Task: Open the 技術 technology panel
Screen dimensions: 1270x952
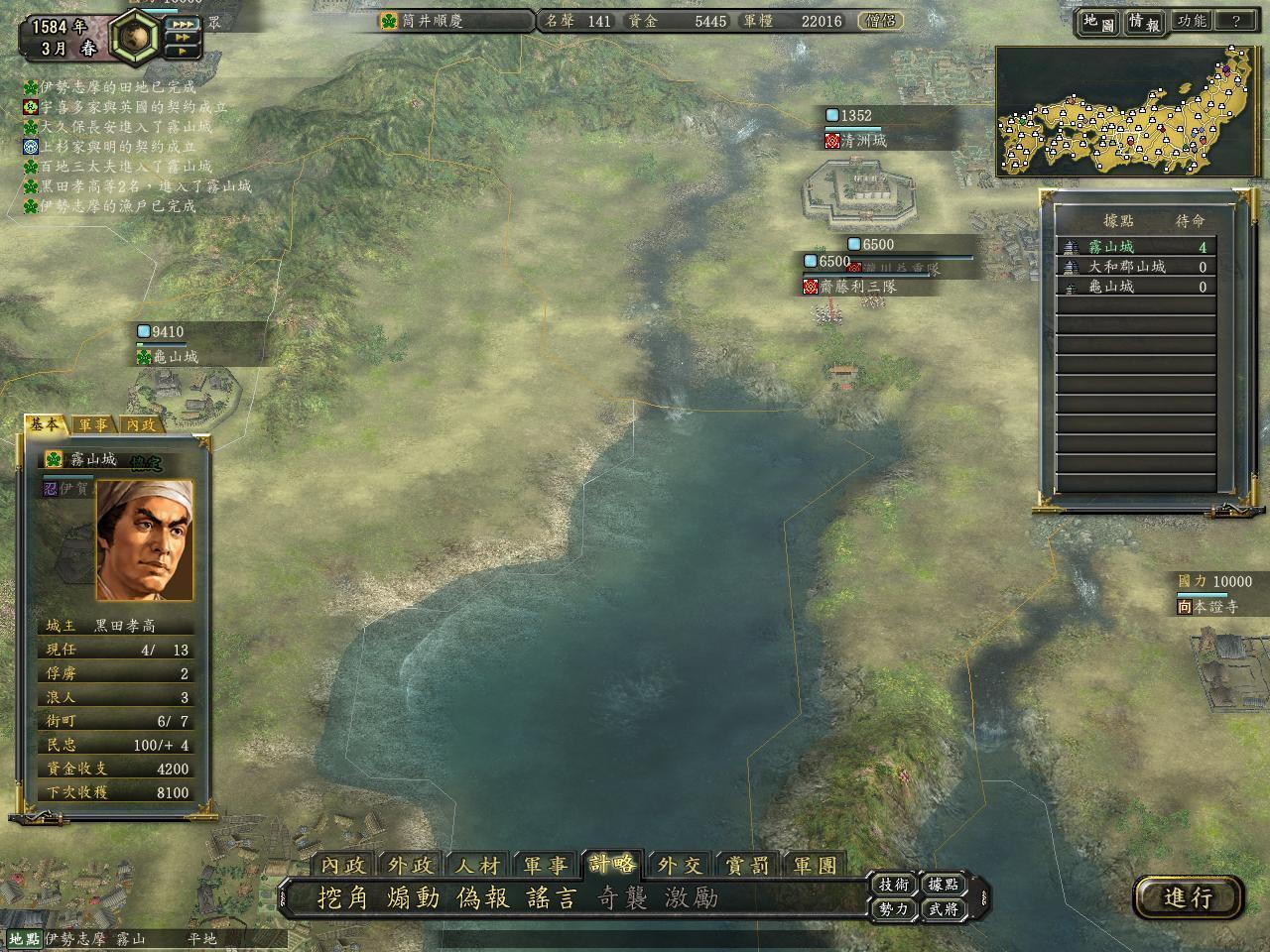Action: point(893,885)
